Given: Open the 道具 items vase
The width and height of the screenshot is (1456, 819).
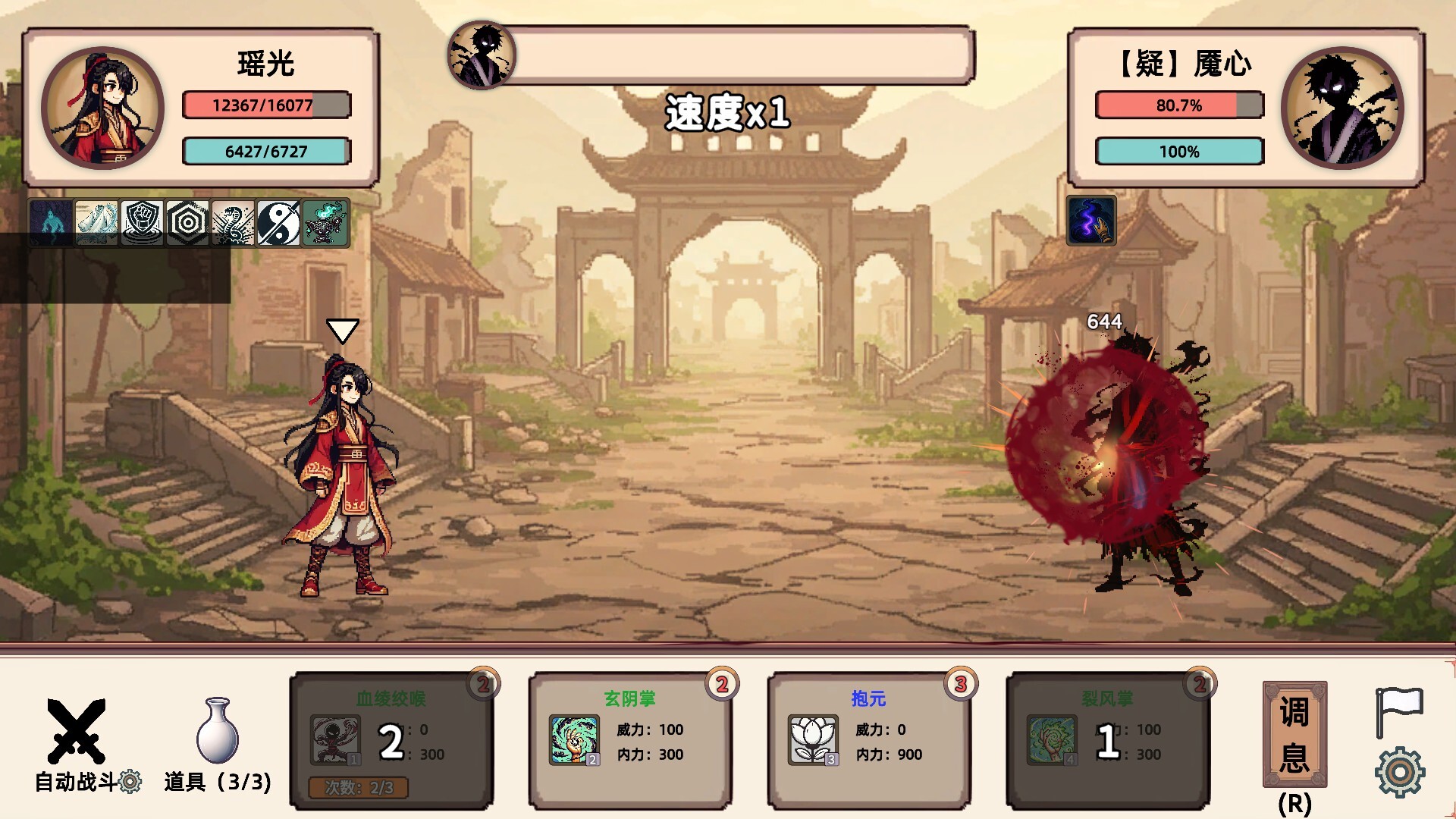Looking at the screenshot, I should click(x=218, y=731).
